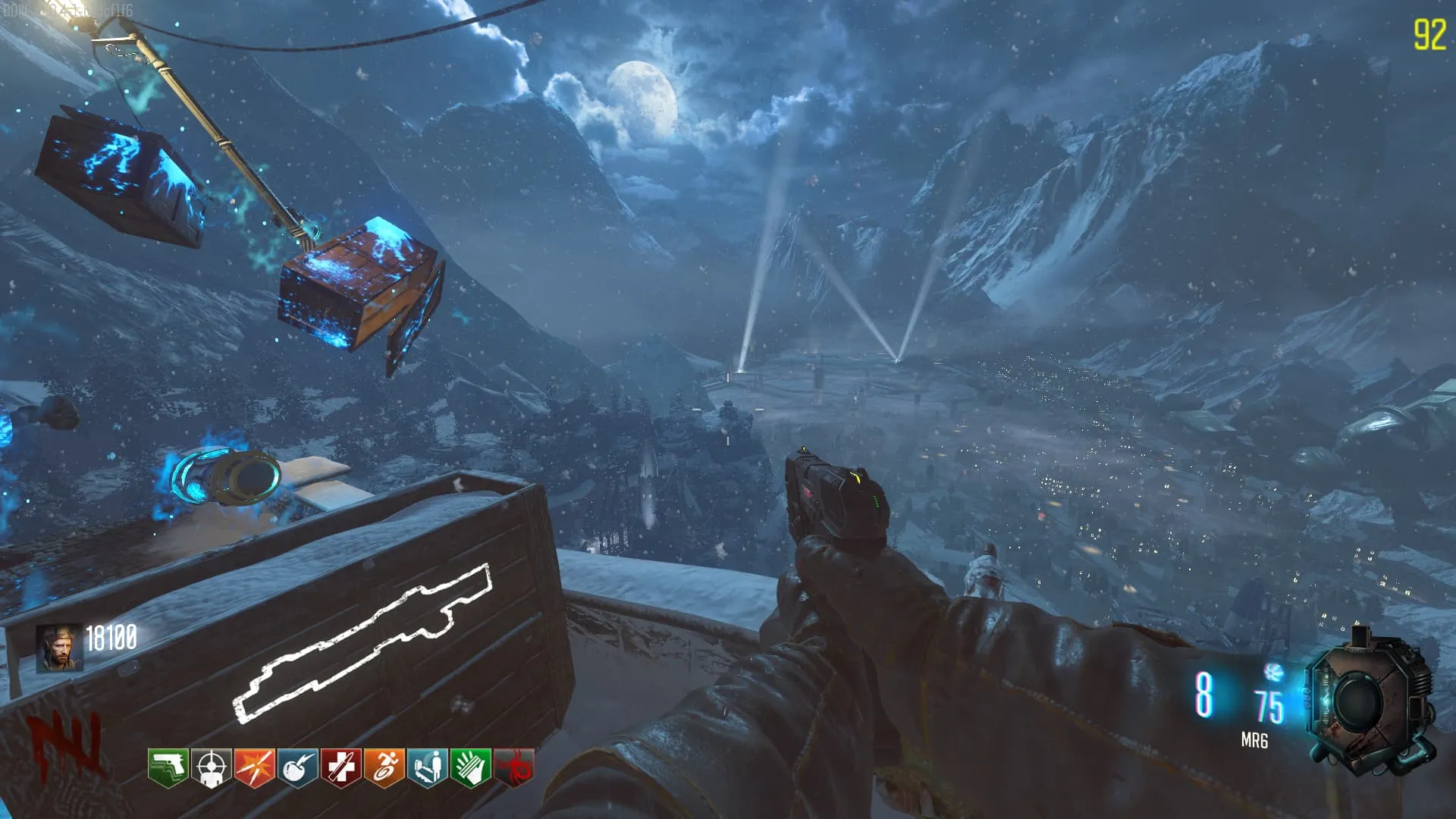Select the glowing grenade icon above ammo reserve
This screenshot has height=819, width=1456.
click(1273, 671)
